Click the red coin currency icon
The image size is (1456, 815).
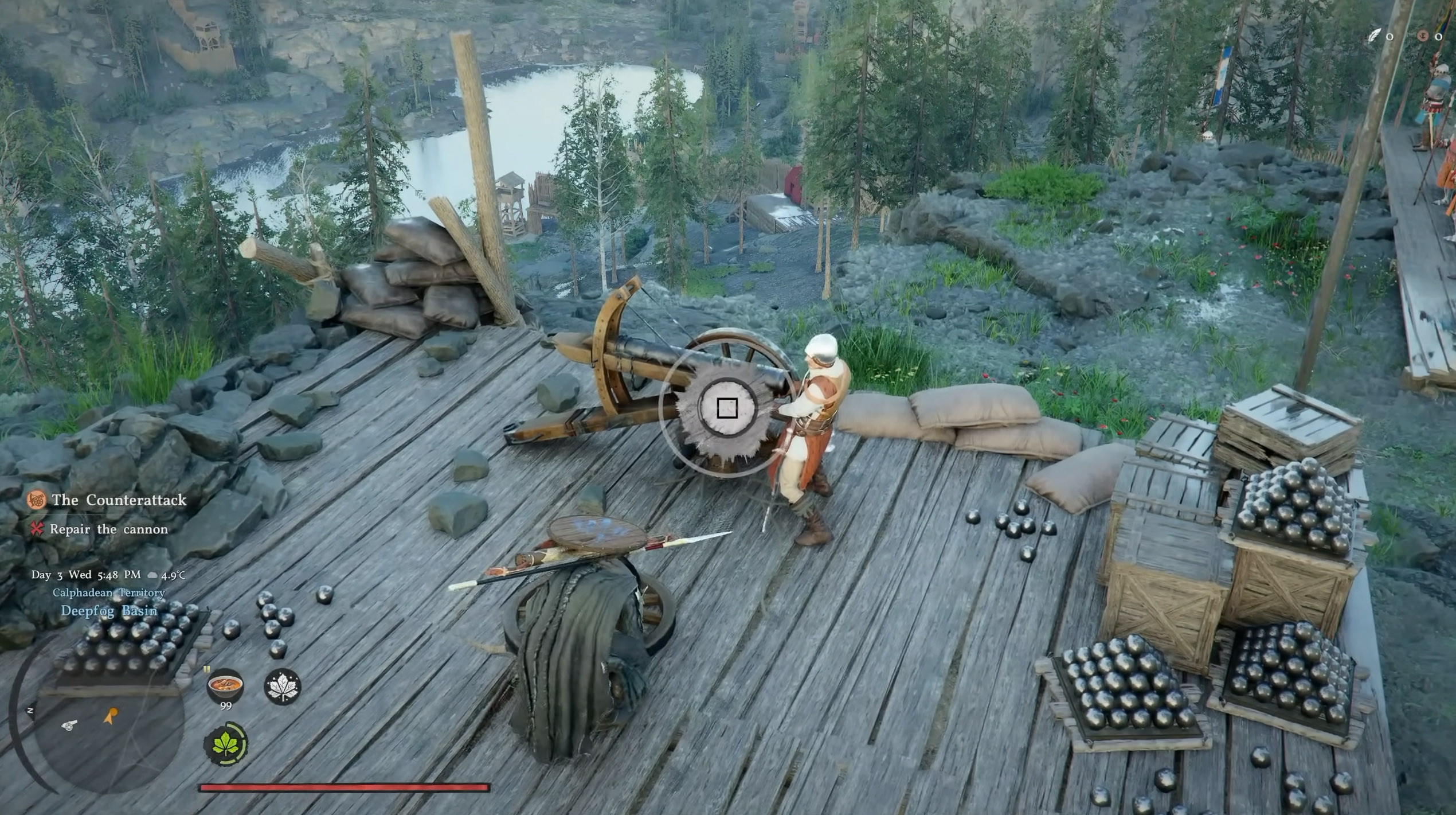tap(1422, 36)
